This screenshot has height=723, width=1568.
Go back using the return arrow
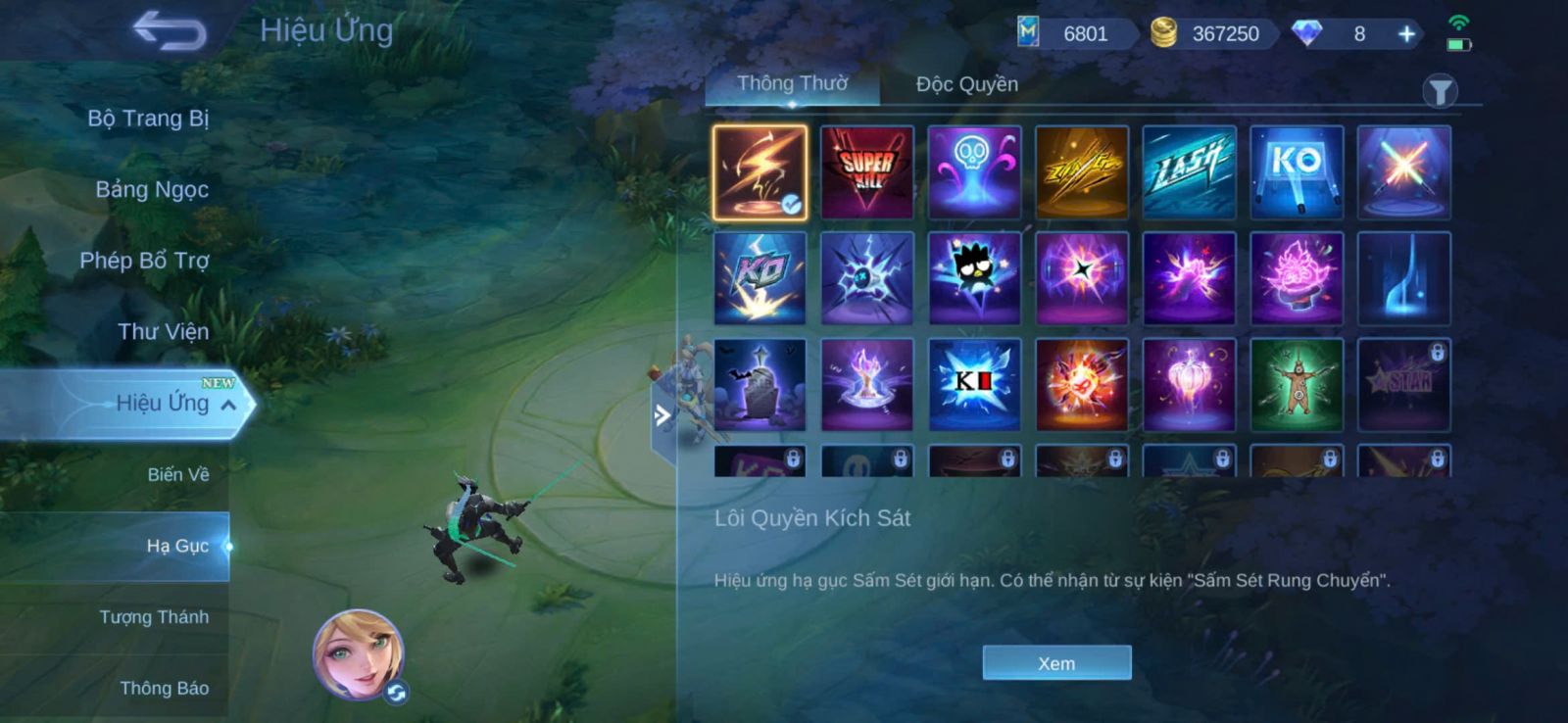tap(171, 30)
